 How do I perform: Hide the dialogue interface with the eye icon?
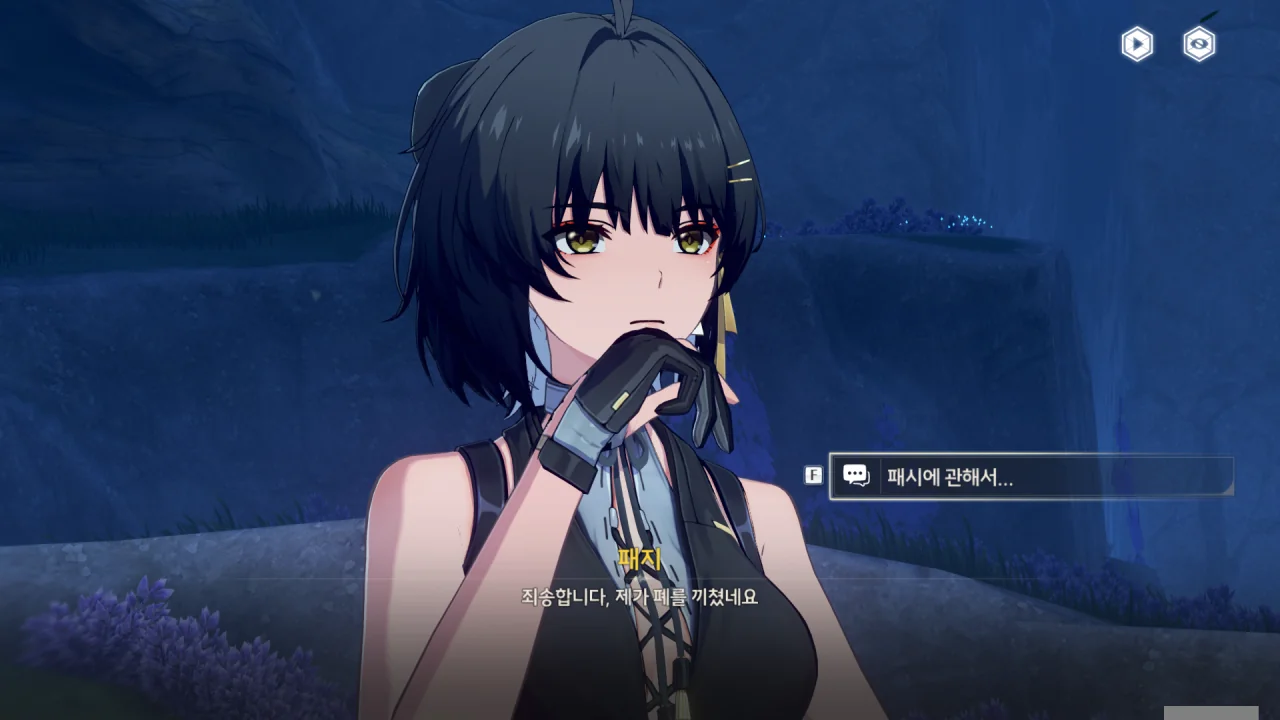tap(1199, 44)
